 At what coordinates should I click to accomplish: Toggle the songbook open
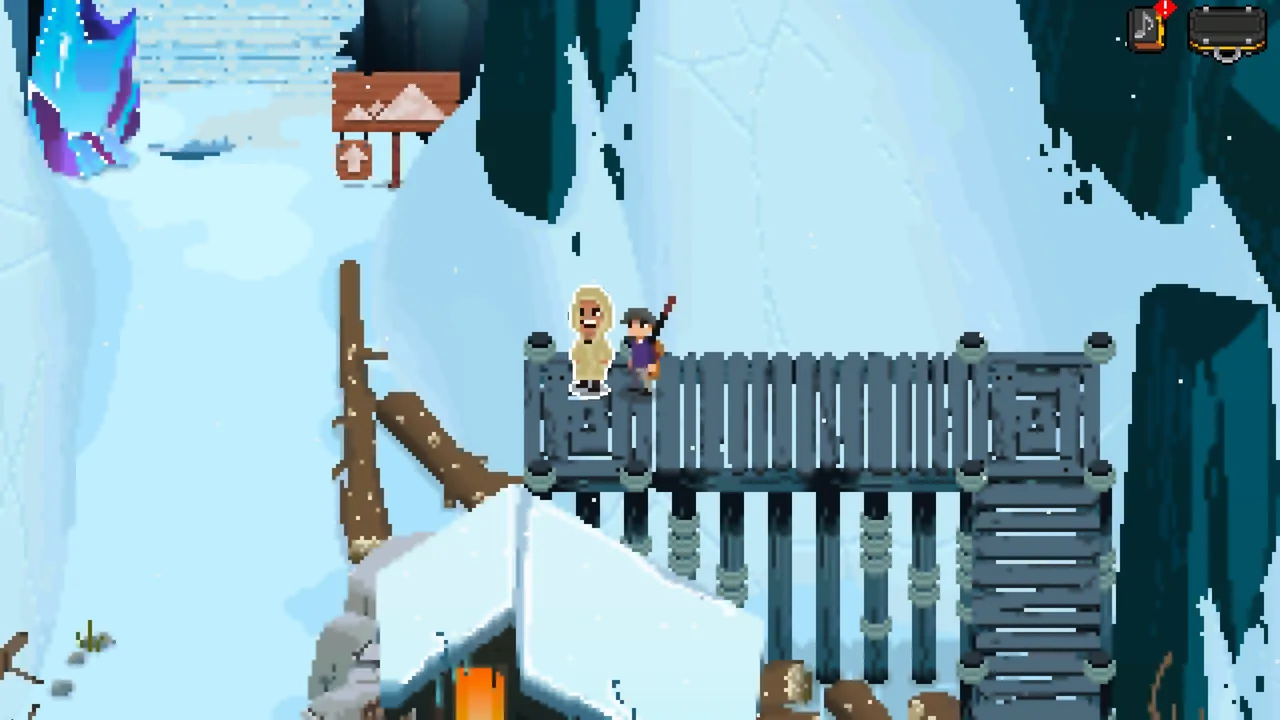(x=1146, y=30)
